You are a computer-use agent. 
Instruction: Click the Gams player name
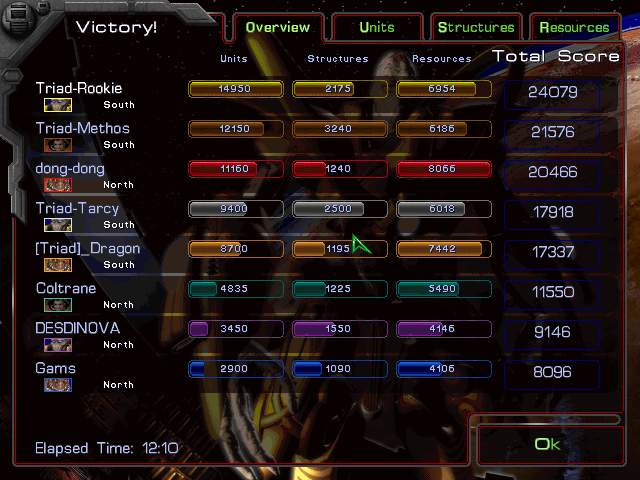[56, 369]
